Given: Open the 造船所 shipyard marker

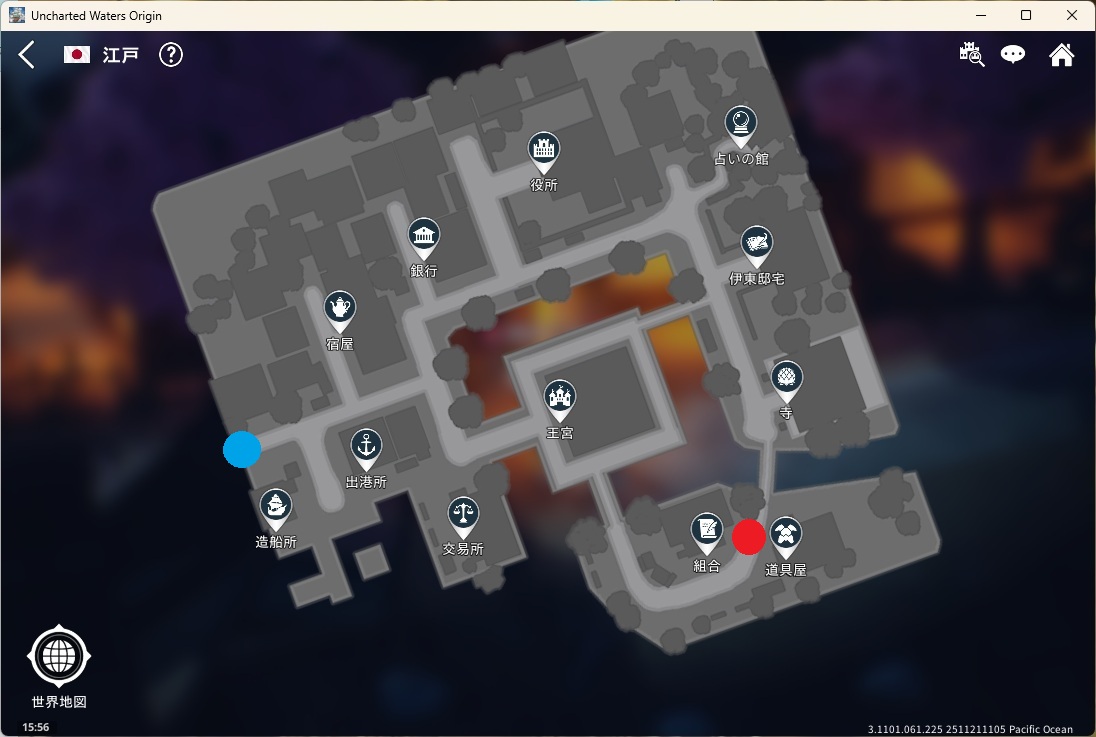Looking at the screenshot, I should coord(276,509).
